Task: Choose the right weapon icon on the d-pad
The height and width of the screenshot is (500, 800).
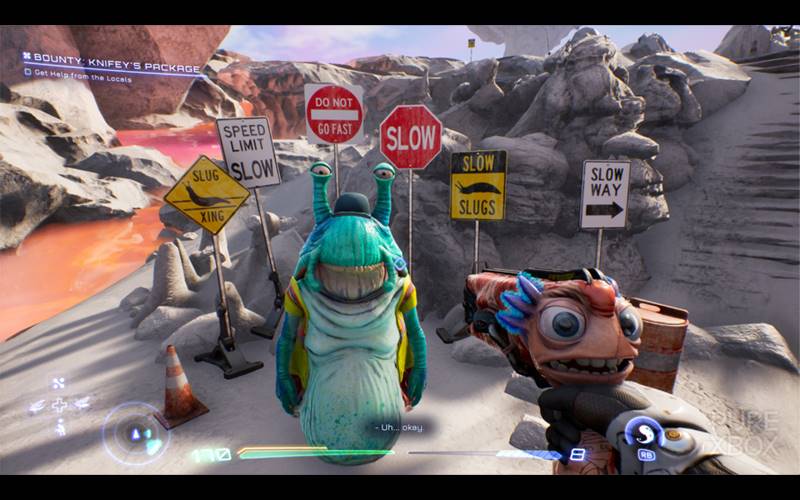Action: pos(81,405)
